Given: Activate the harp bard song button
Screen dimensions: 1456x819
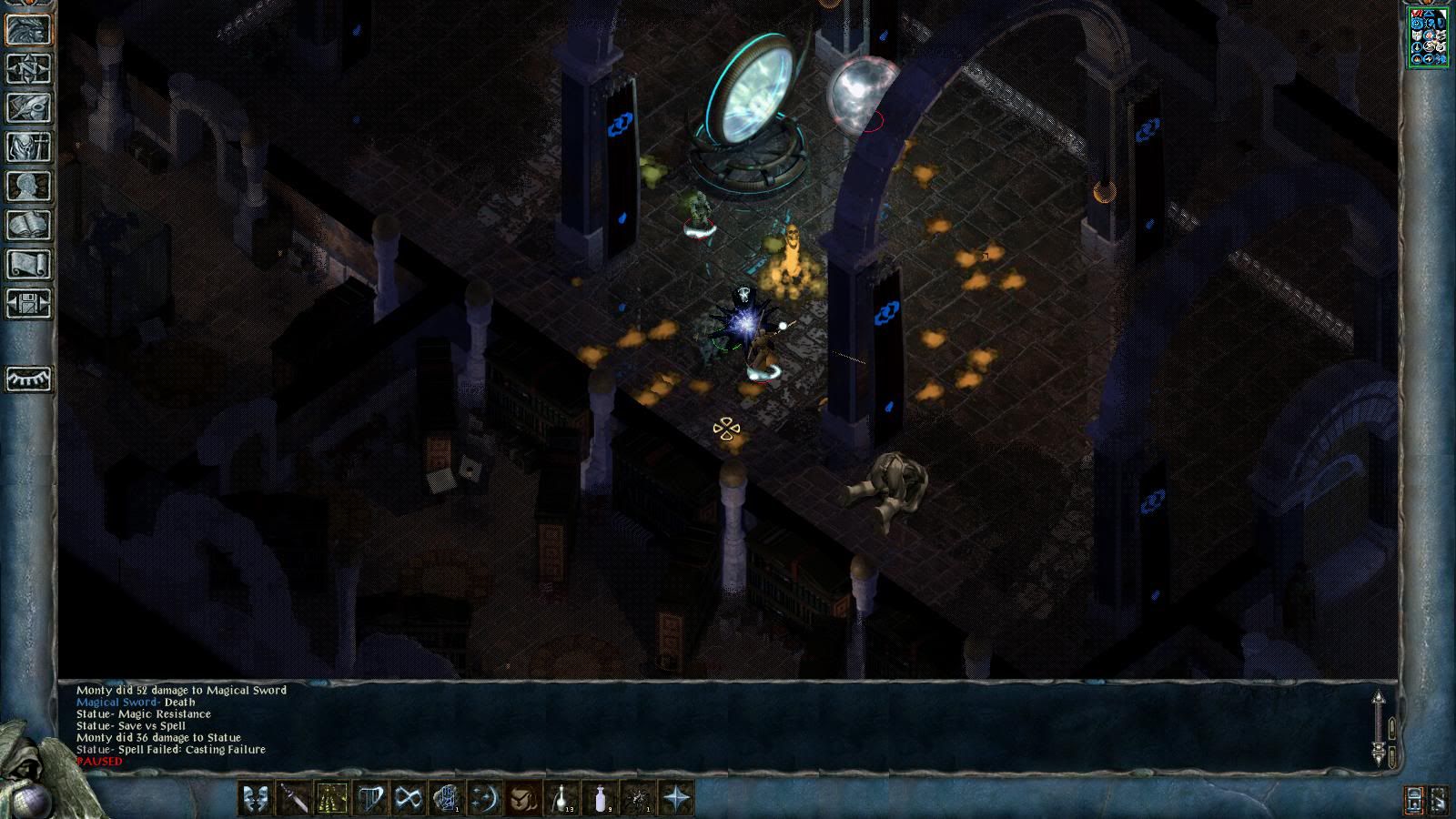Looking at the screenshot, I should click(x=370, y=799).
